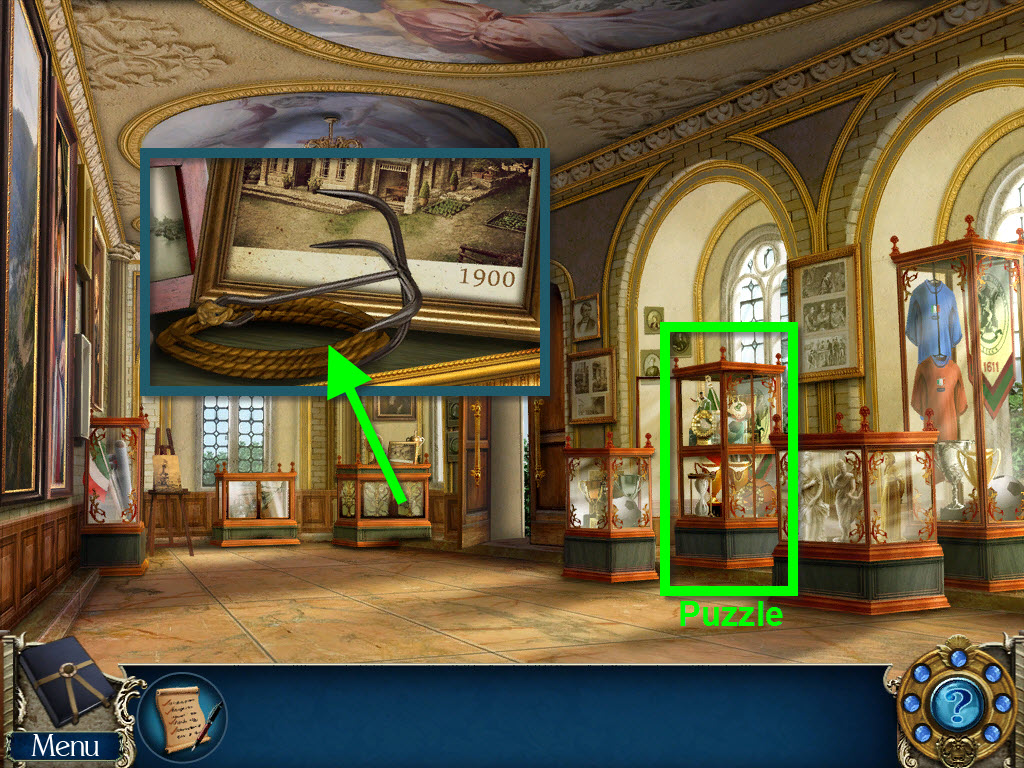Viewport: 1024px width, 768px height.
Task: Open the scroll and quill task list
Action: click(182, 717)
